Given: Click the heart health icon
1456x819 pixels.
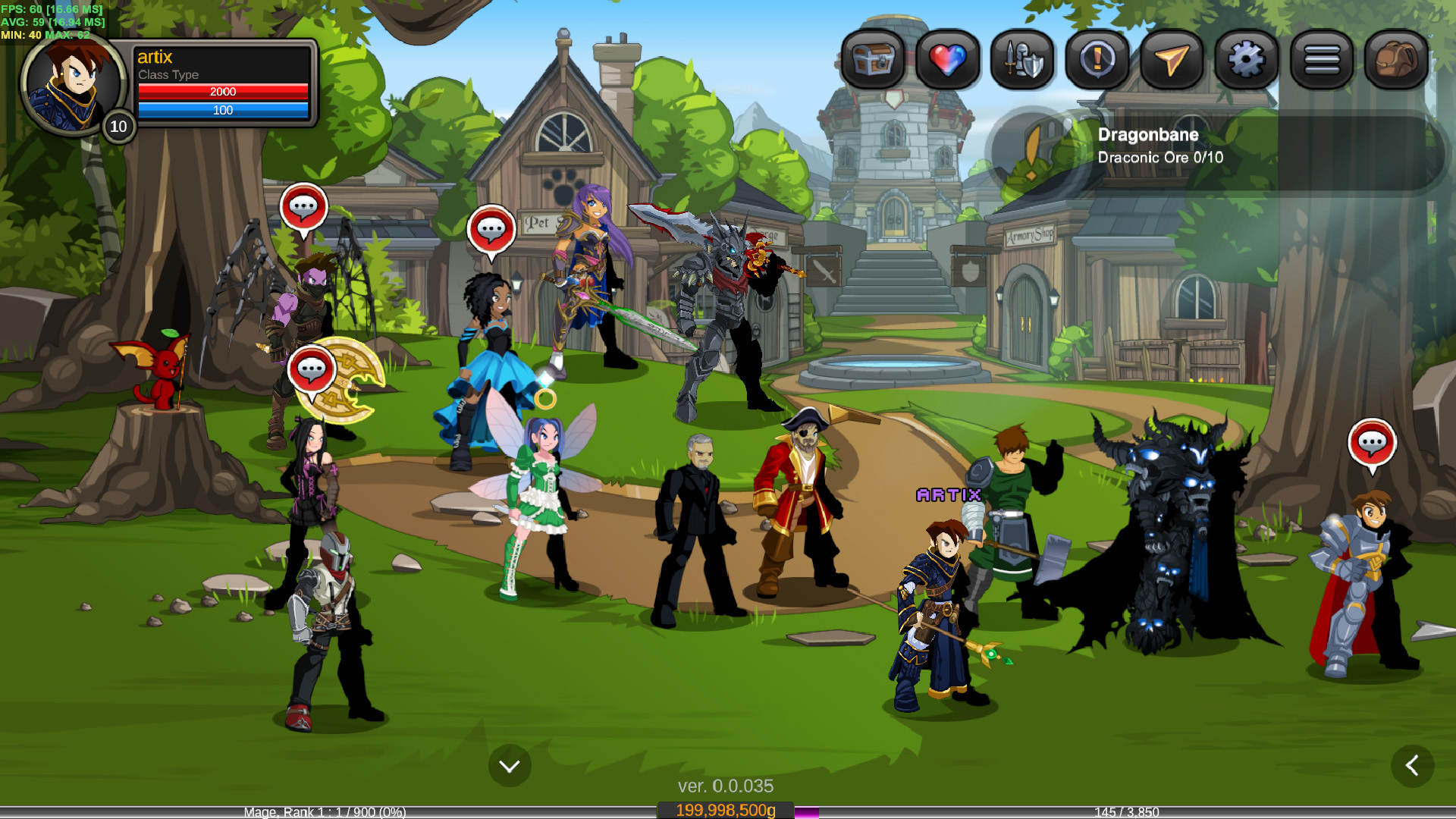Looking at the screenshot, I should coord(946,61).
